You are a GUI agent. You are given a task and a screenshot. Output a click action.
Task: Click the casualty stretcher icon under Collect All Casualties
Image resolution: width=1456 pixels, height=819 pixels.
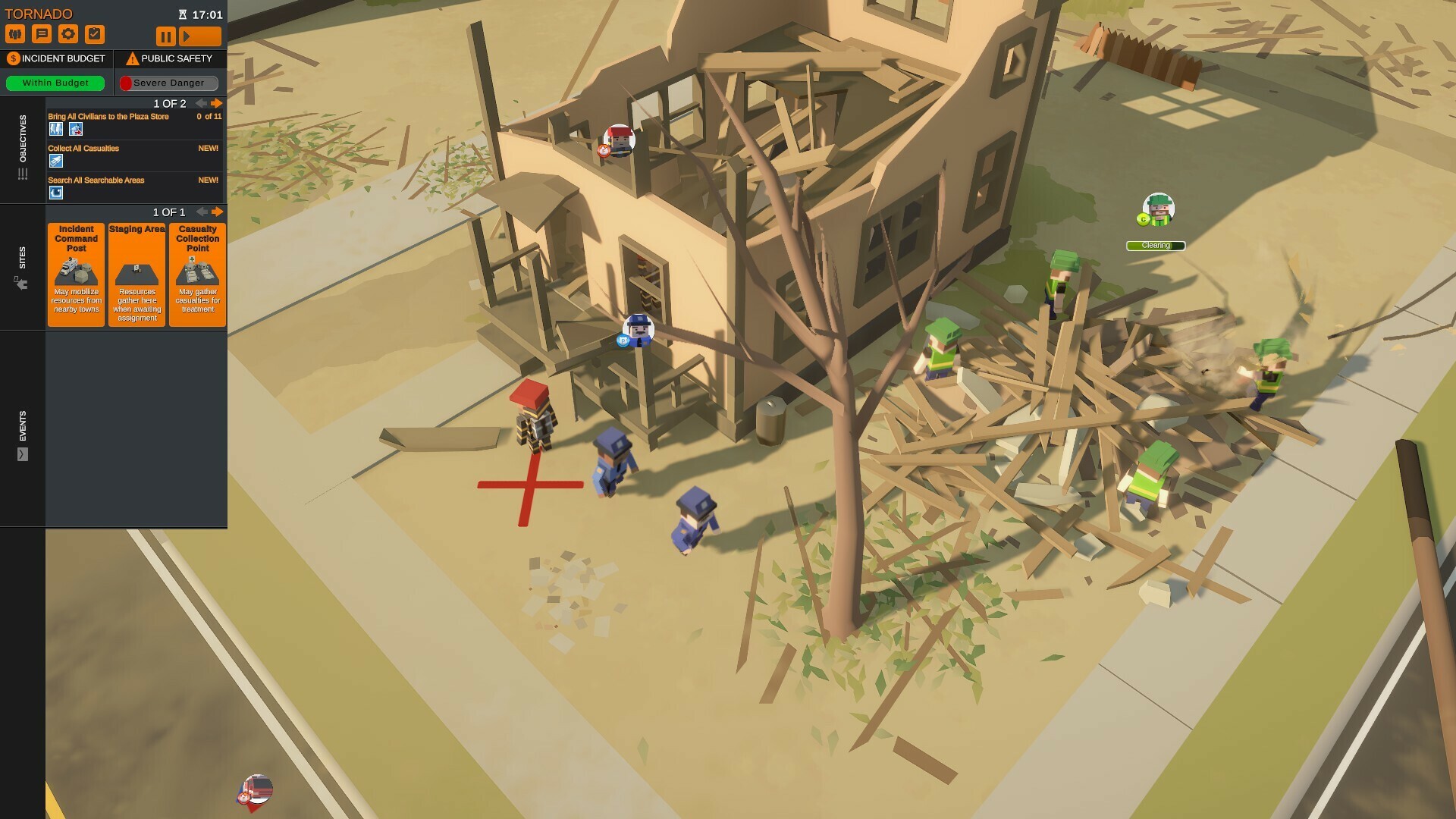pyautogui.click(x=55, y=161)
